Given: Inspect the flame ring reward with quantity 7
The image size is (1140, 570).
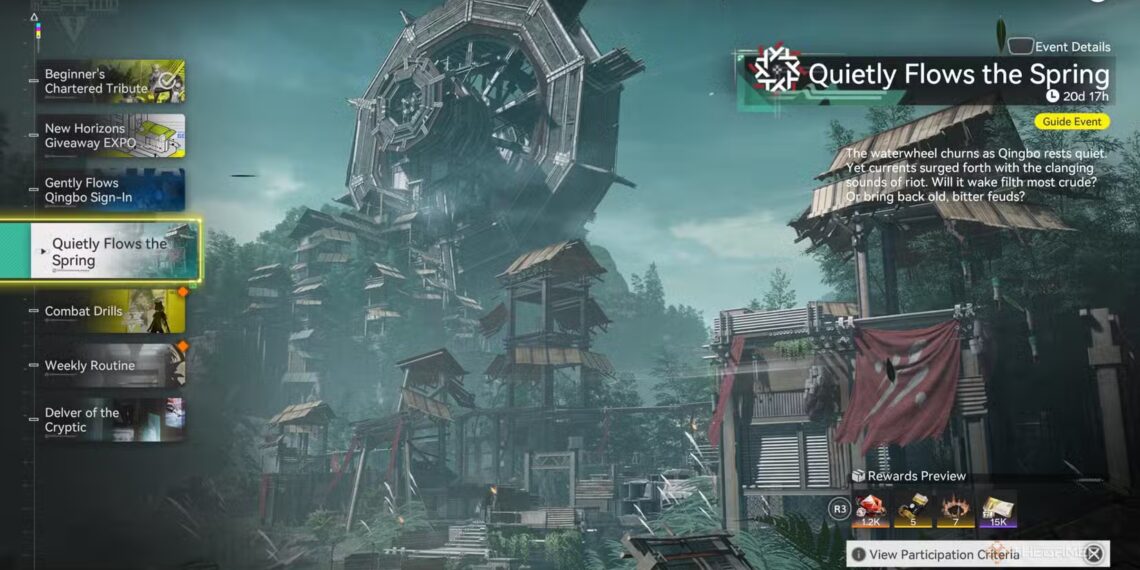Looking at the screenshot, I should click(957, 510).
